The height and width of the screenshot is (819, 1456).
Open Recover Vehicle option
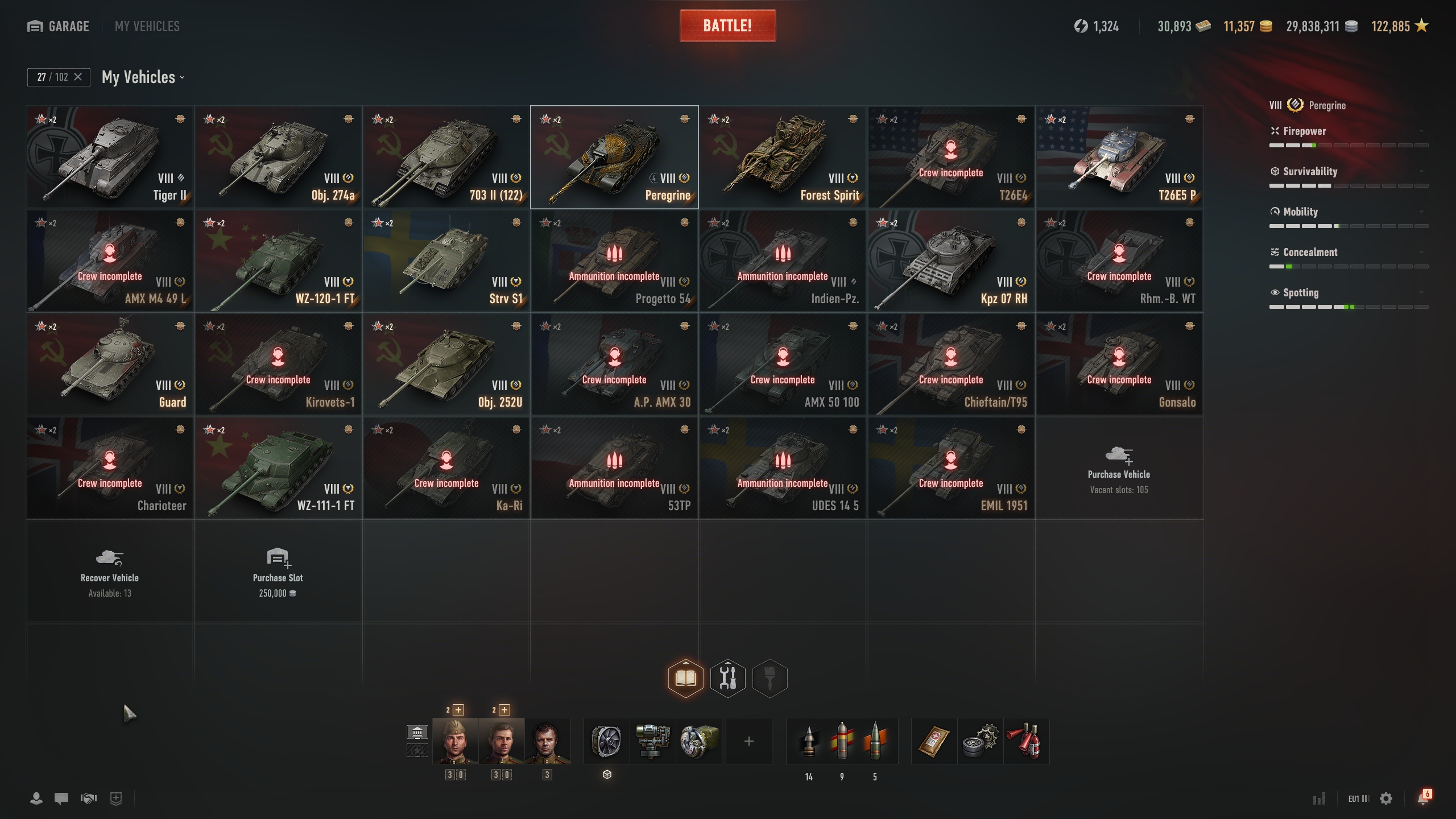coord(110,572)
